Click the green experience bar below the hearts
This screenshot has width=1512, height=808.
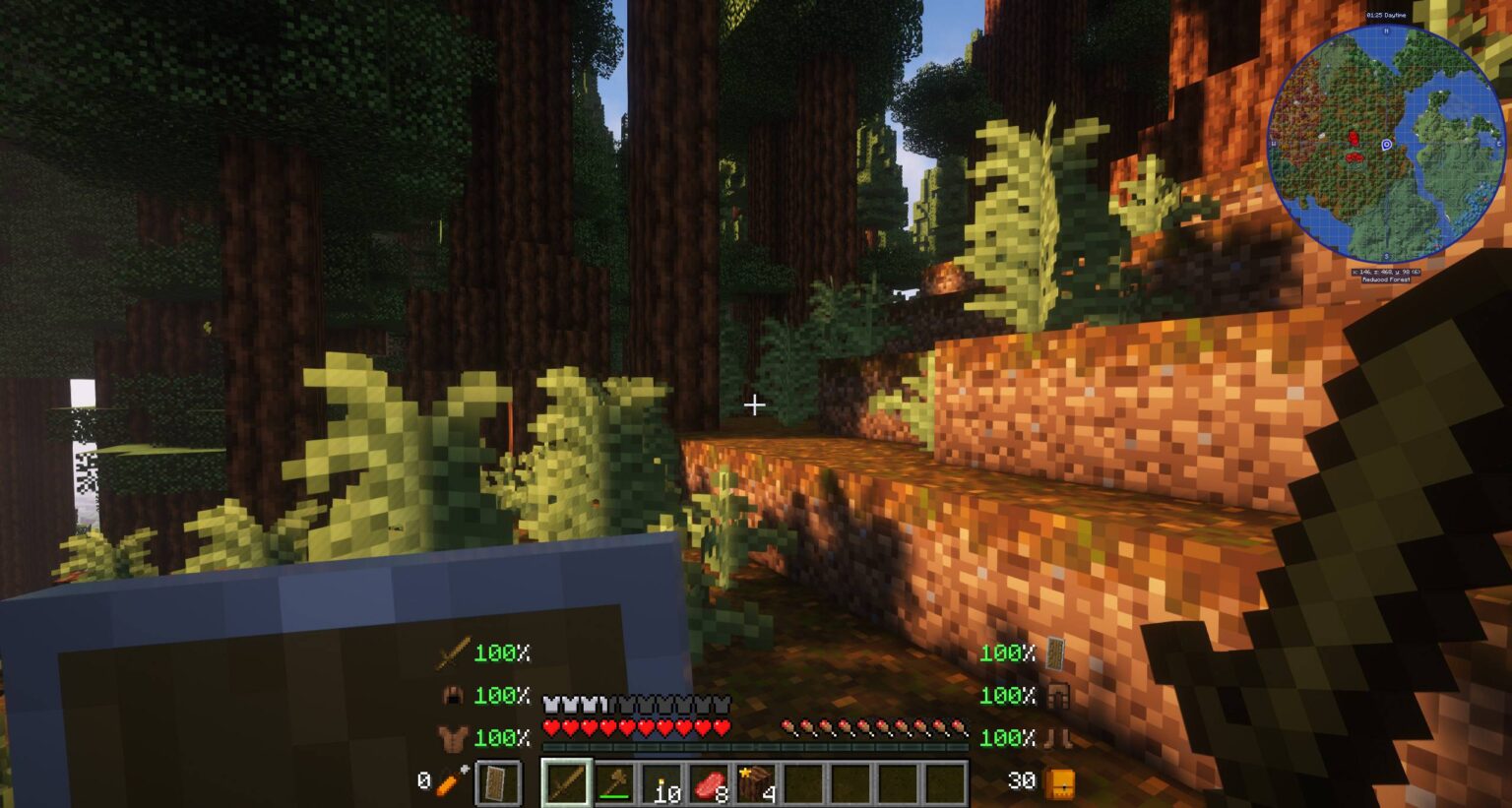click(754, 746)
